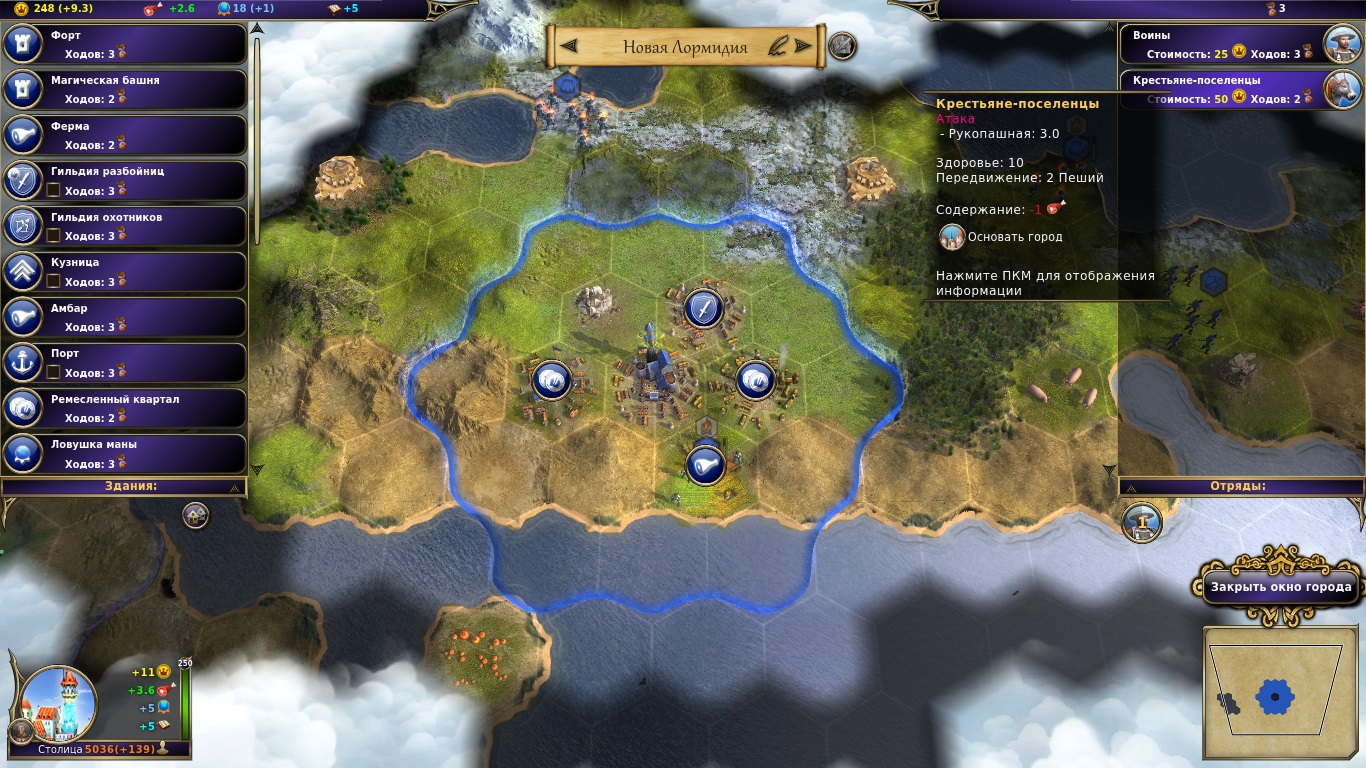1366x768 pixels.
Task: Select the Ловушка маны building
Action: coord(125,453)
